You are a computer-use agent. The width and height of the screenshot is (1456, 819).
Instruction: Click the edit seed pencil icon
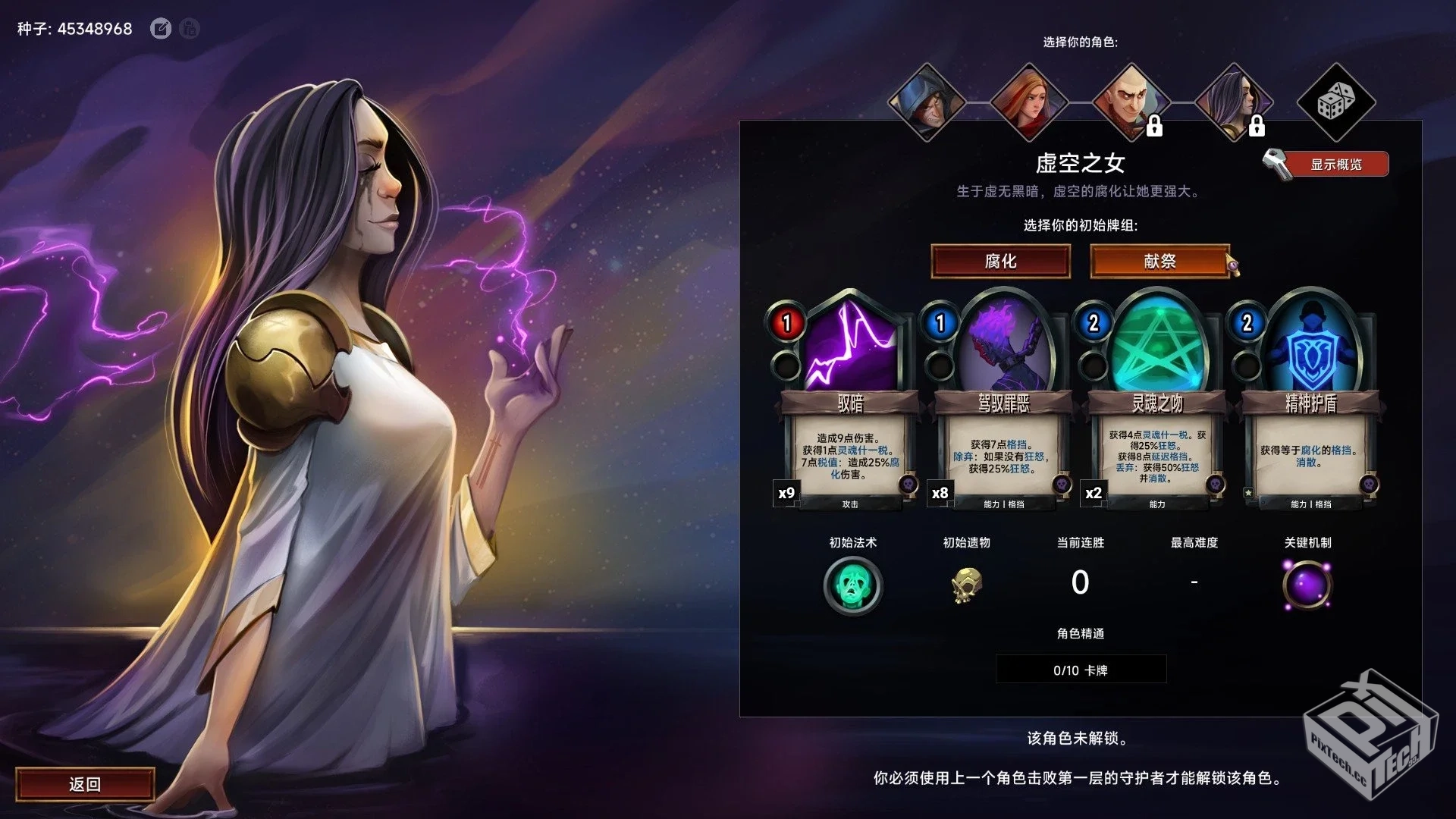(x=161, y=29)
